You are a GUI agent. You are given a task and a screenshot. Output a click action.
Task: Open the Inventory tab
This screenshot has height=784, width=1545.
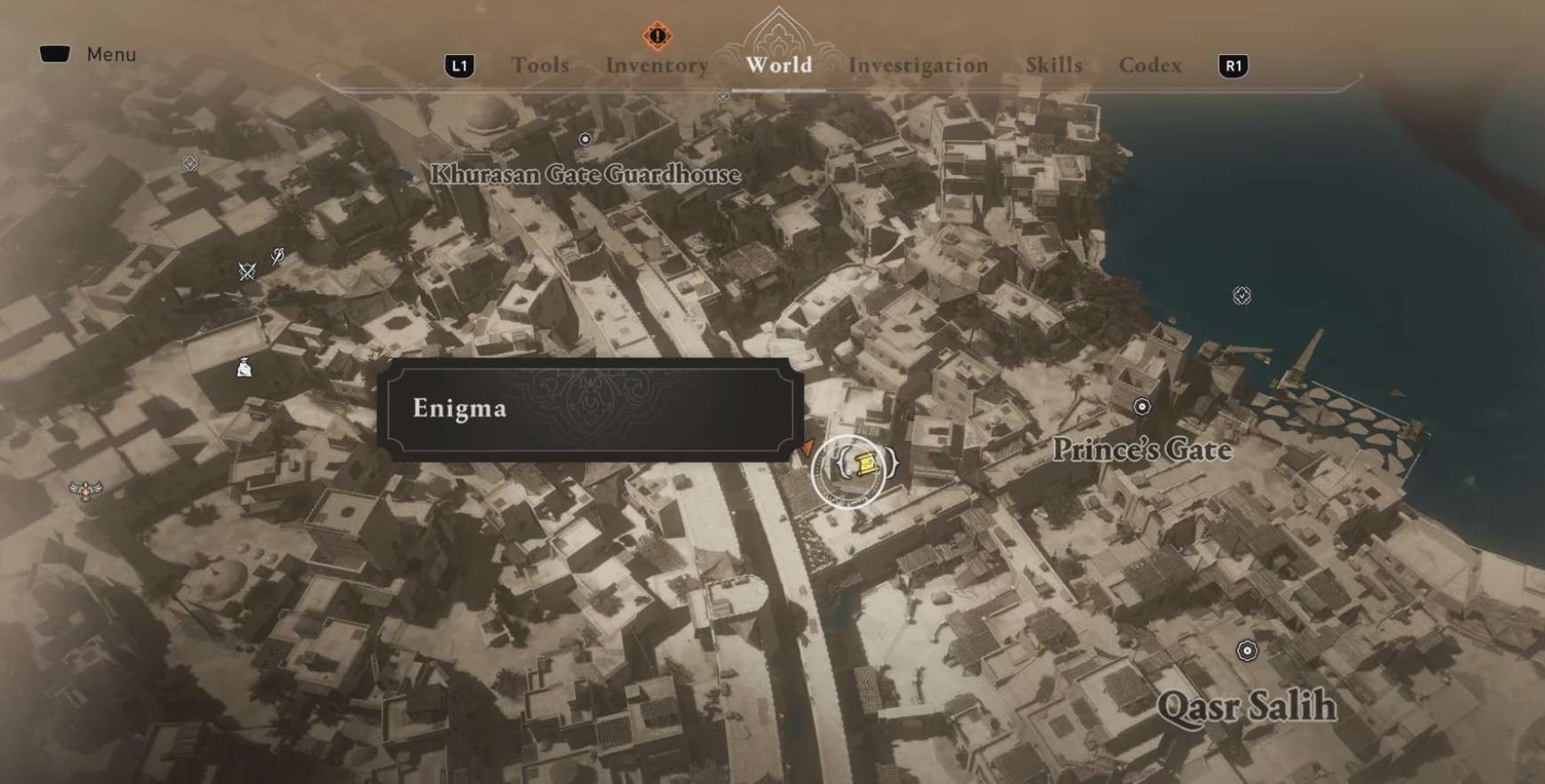point(657,65)
